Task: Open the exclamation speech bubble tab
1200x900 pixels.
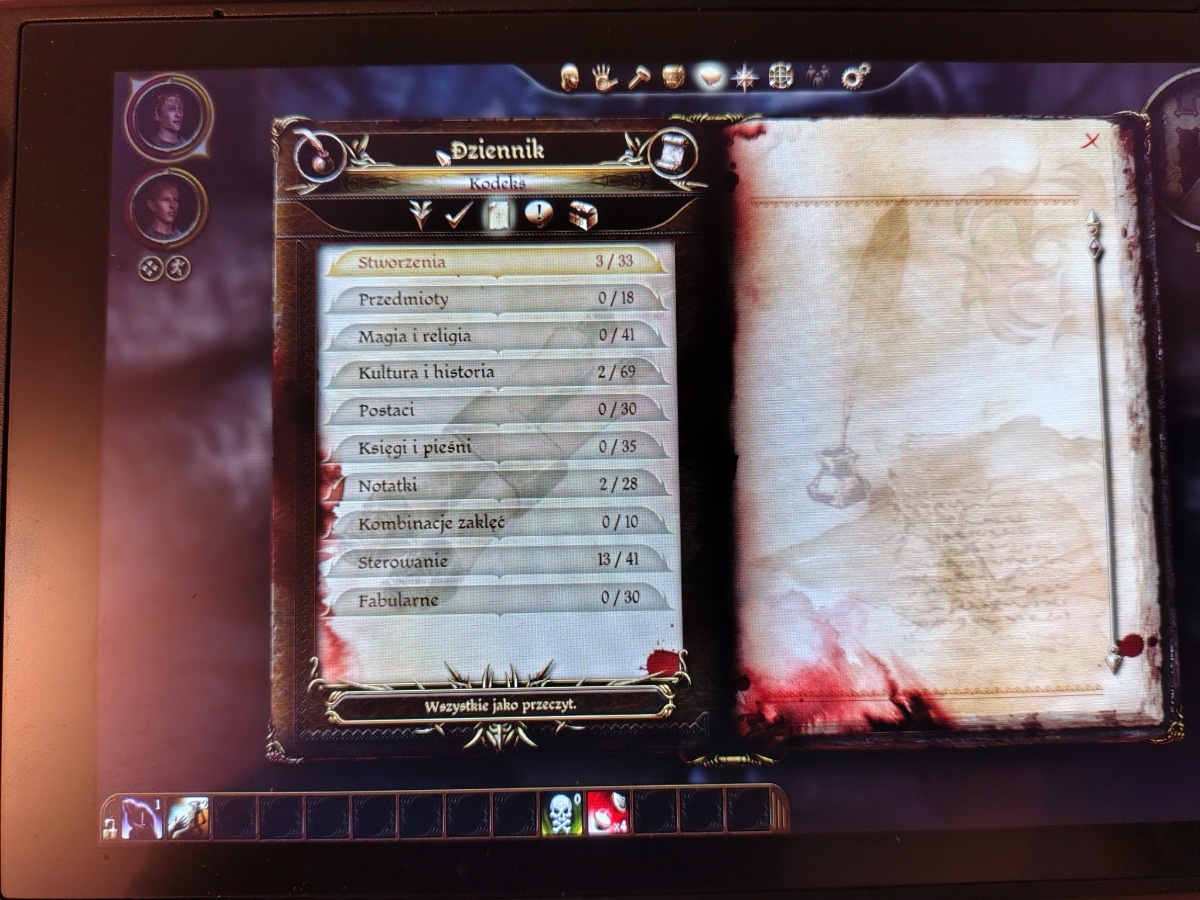Action: coord(538,214)
